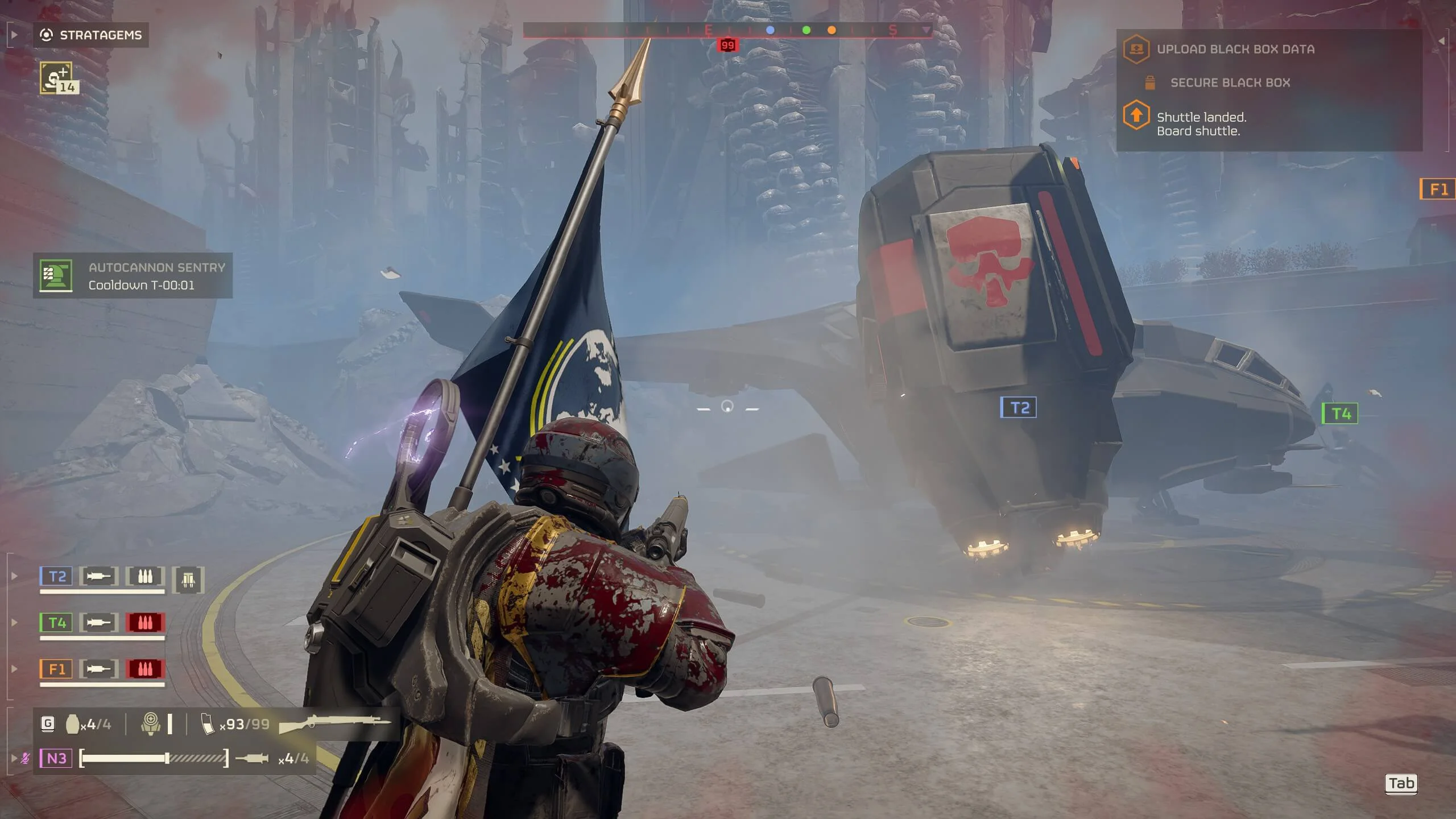This screenshot has height=819, width=1456.
Task: Click the orange F1 off-screen teammate indicator
Action: tap(1437, 189)
